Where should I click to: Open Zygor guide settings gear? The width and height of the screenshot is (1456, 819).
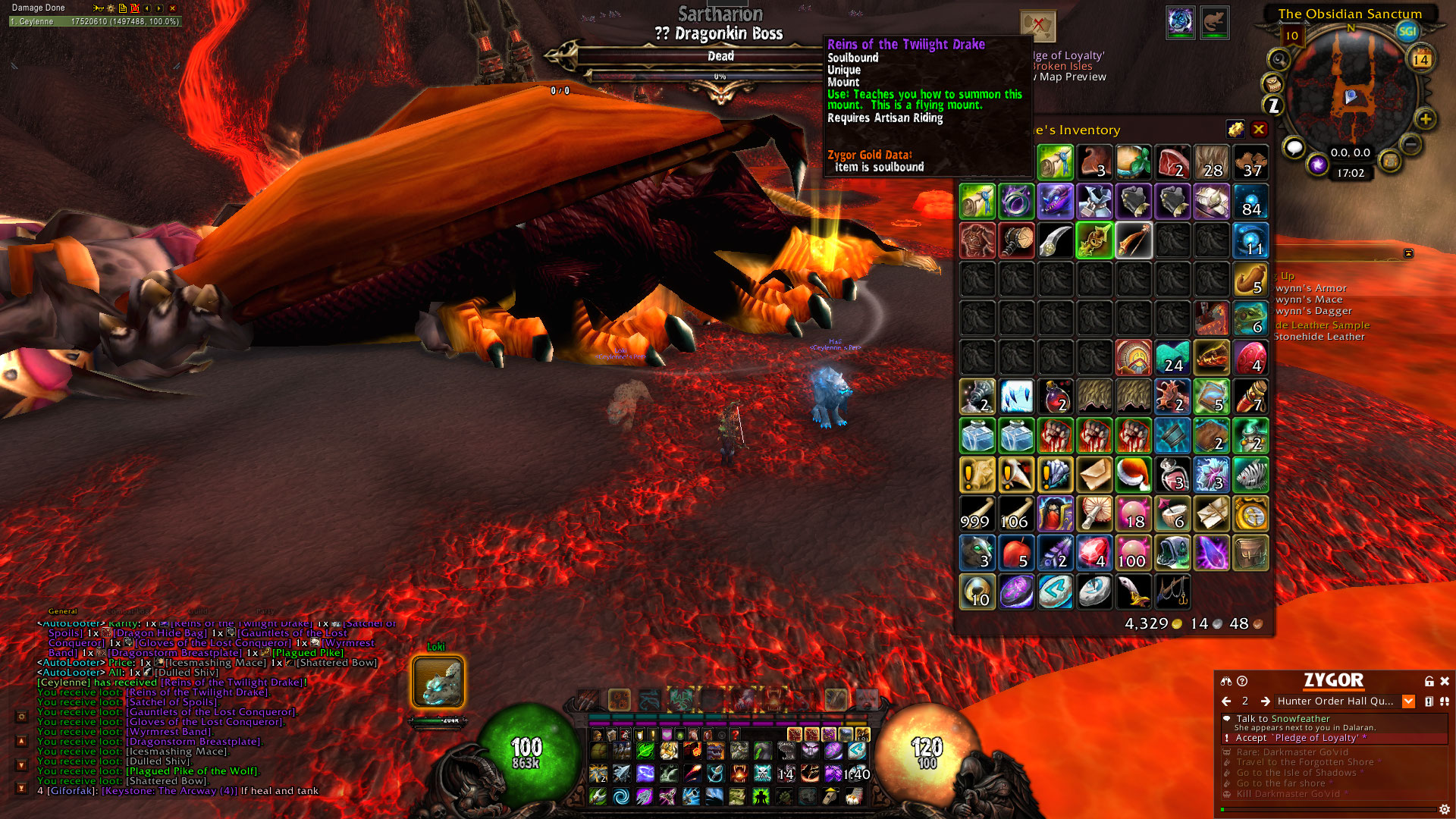[x=1445, y=809]
